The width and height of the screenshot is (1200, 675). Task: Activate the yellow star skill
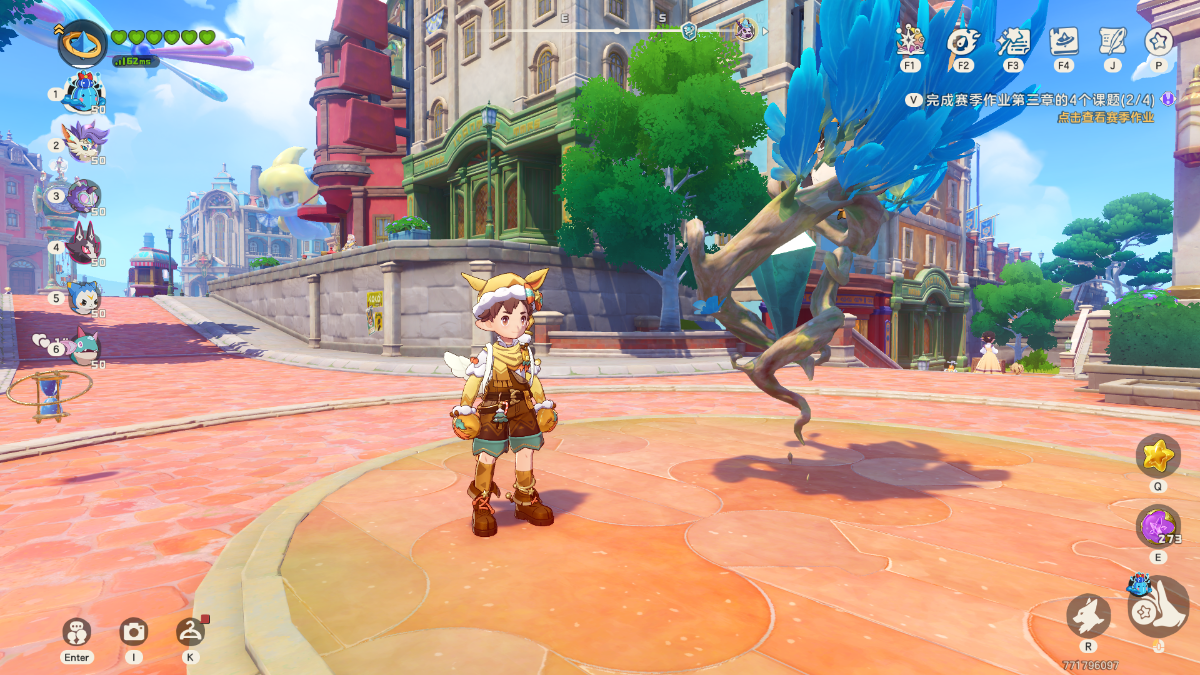(1158, 456)
